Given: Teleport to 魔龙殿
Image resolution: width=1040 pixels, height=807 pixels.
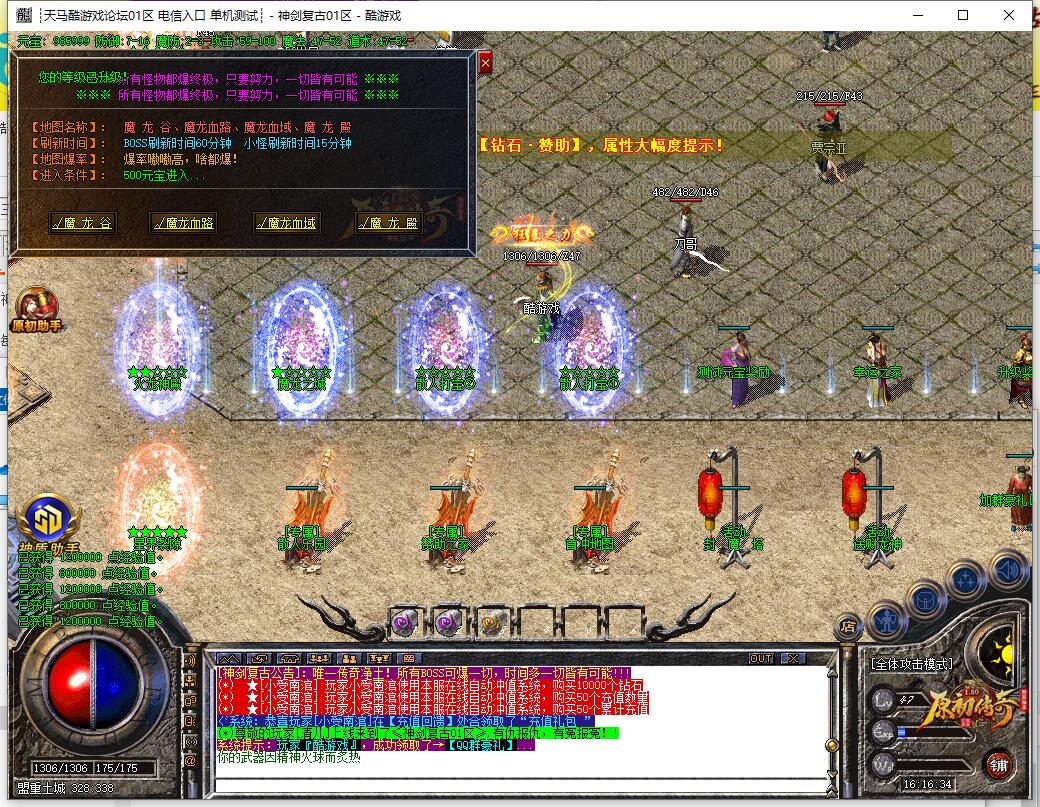Looking at the screenshot, I should 388,223.
